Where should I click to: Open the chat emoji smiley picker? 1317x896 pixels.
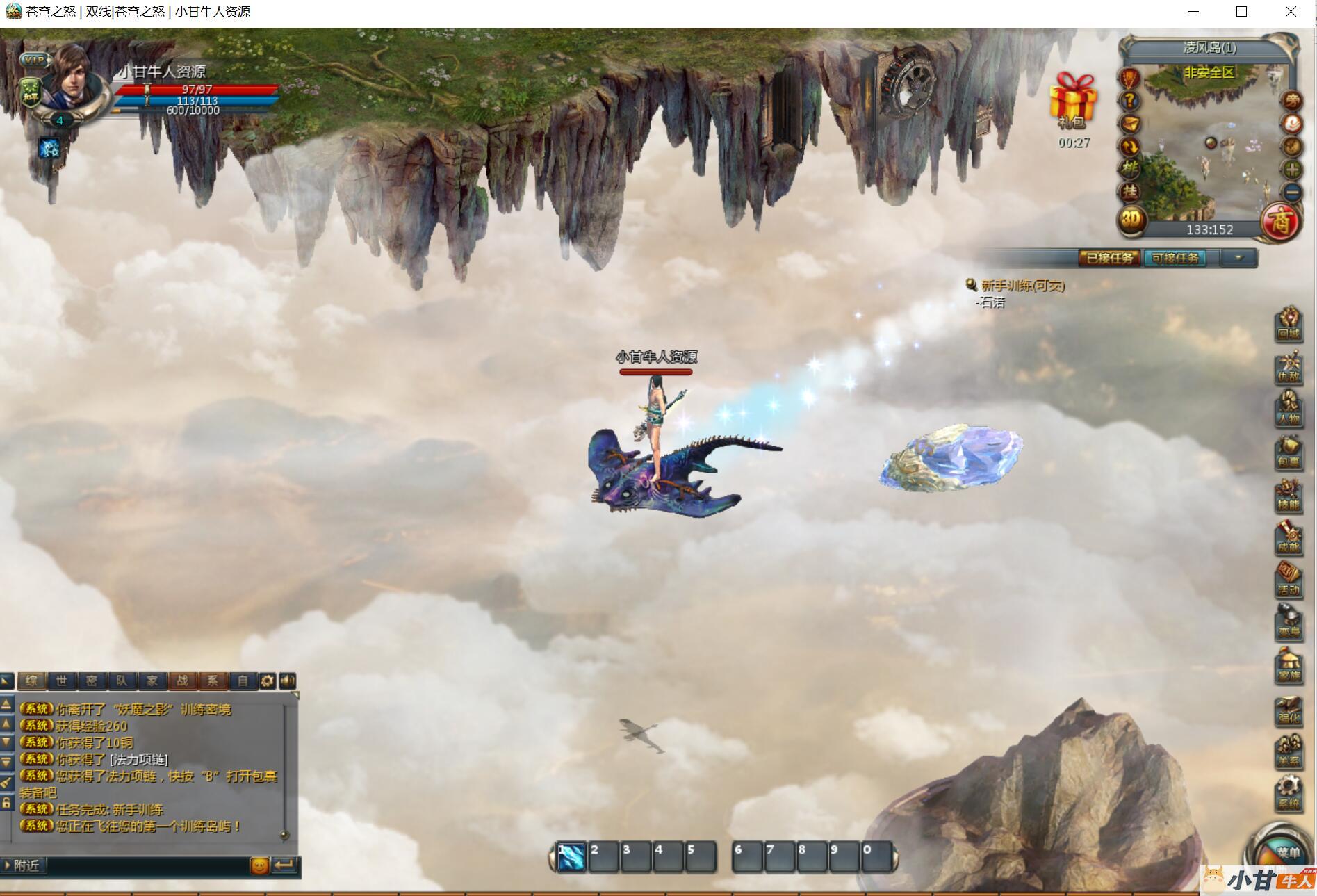click(x=259, y=865)
